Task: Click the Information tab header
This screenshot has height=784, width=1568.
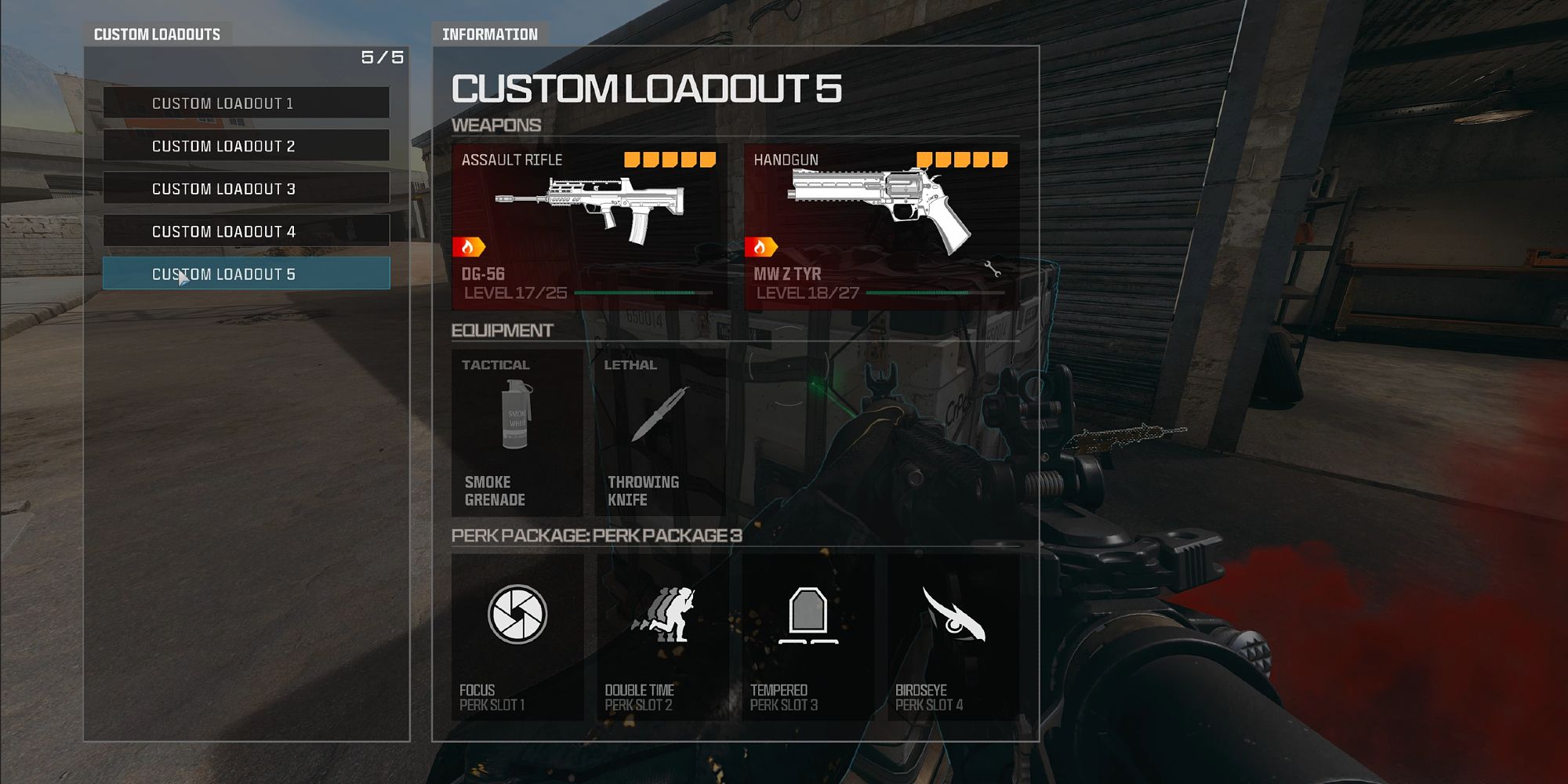Action: point(490,34)
